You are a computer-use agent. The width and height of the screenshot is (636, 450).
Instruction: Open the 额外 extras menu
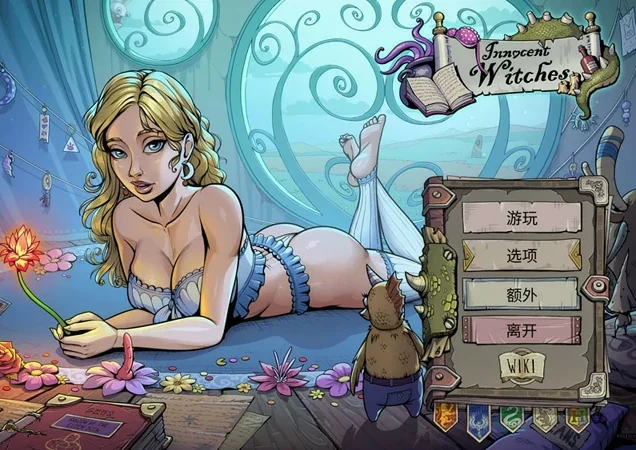(521, 293)
